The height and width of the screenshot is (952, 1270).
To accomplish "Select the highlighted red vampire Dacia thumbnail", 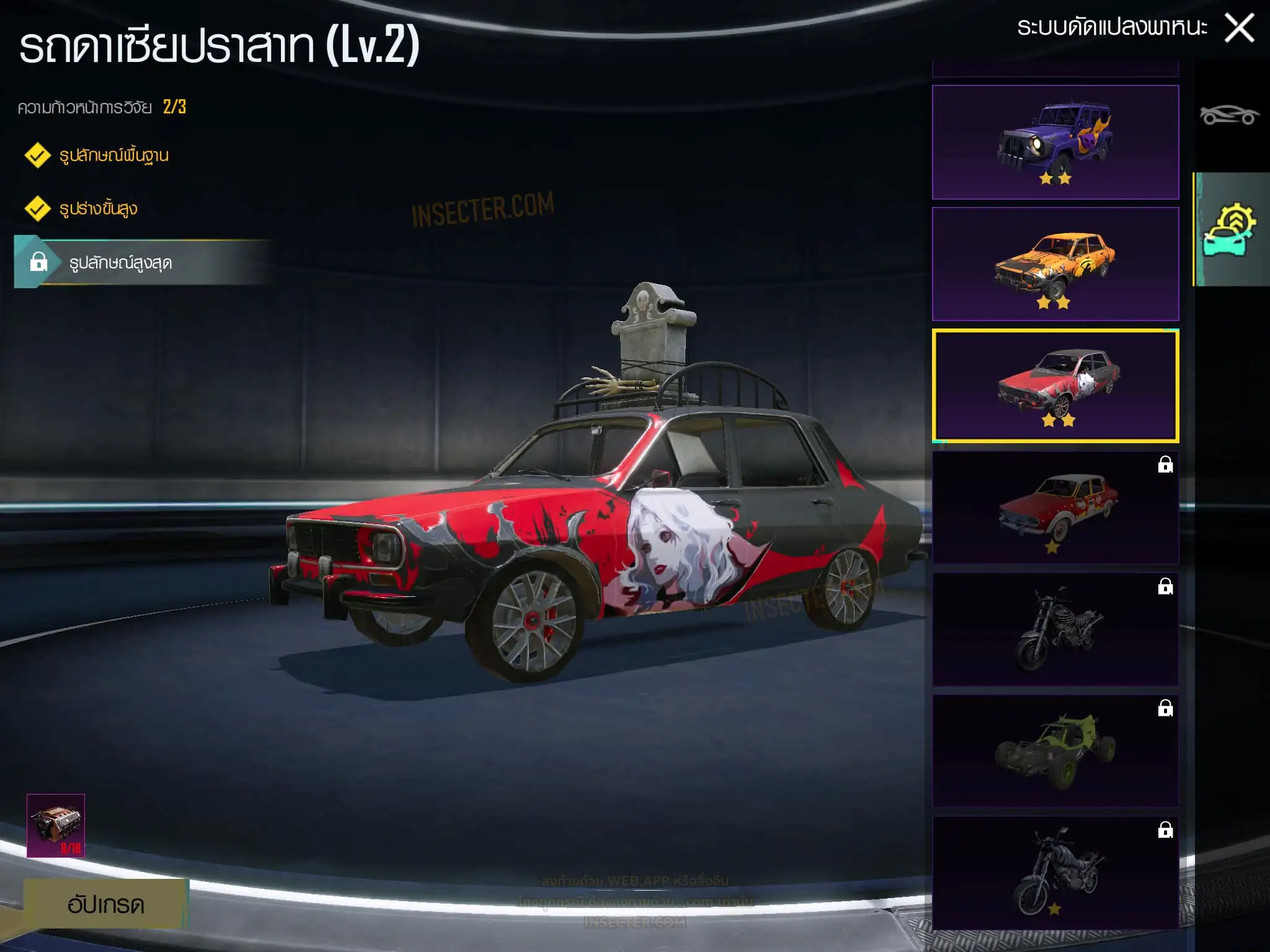I will click(1055, 386).
